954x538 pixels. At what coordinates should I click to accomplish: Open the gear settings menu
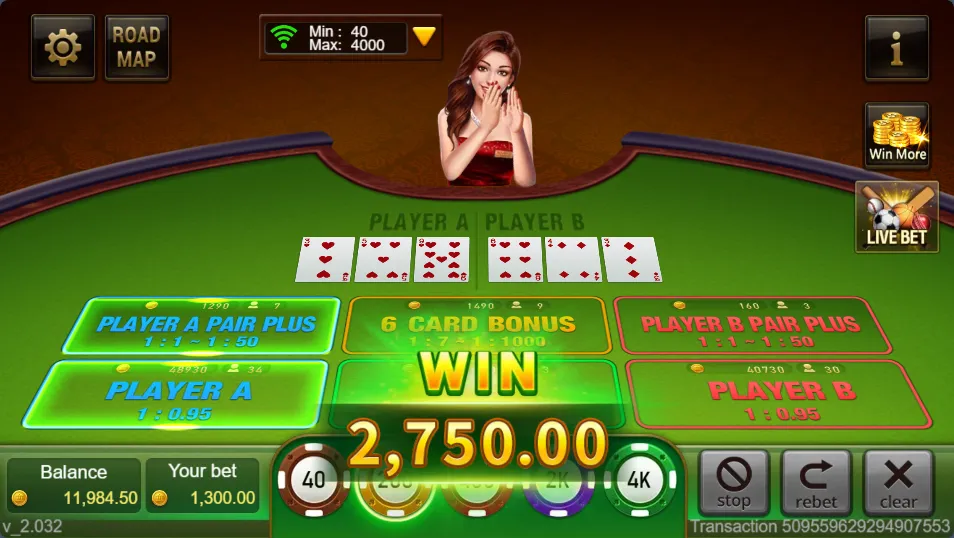point(63,47)
